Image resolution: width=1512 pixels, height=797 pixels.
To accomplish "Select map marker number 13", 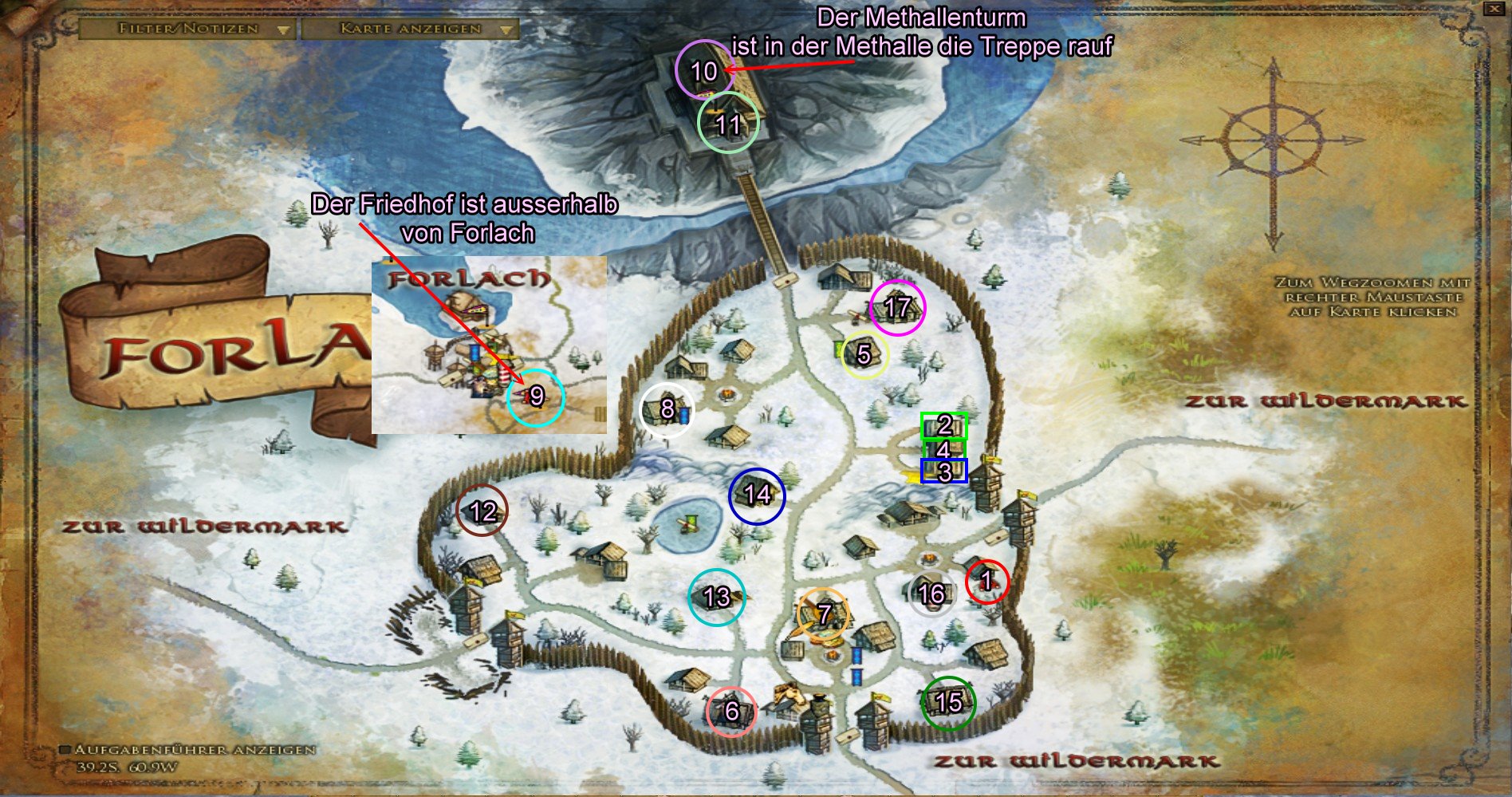I will pyautogui.click(x=717, y=597).
